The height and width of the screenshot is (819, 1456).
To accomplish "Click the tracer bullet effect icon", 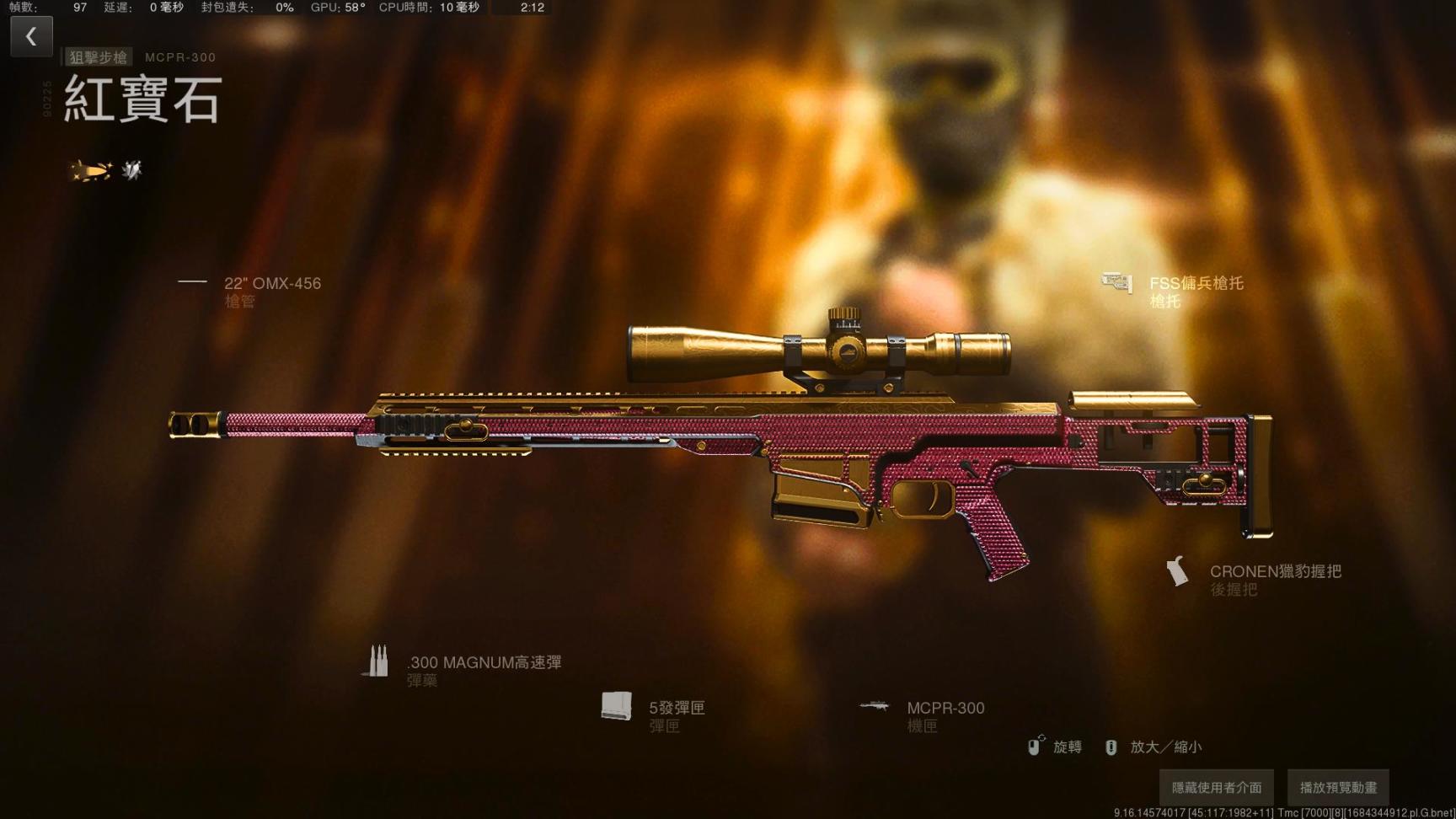I will click(90, 171).
